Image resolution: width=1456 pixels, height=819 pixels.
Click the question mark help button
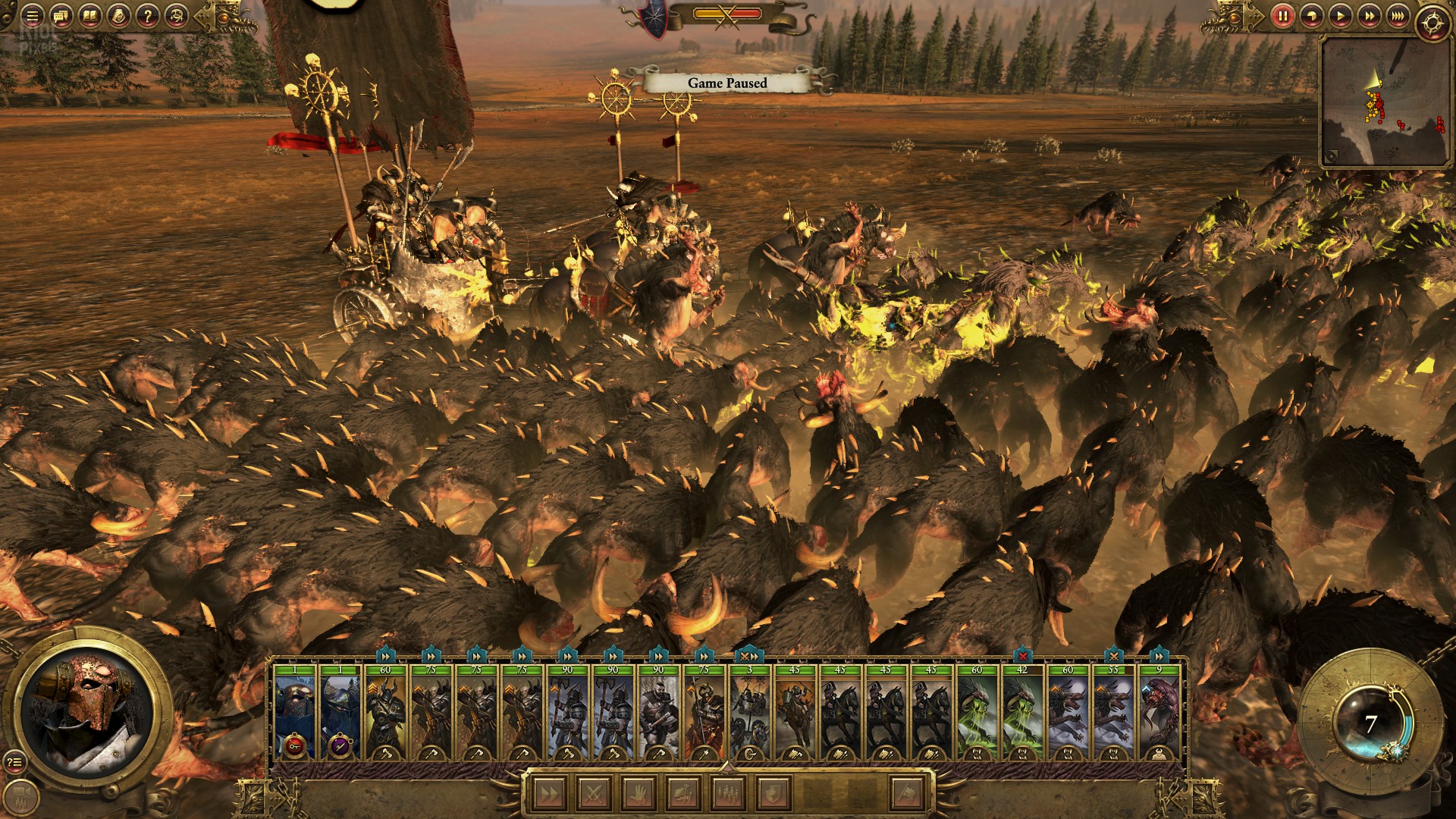point(147,15)
